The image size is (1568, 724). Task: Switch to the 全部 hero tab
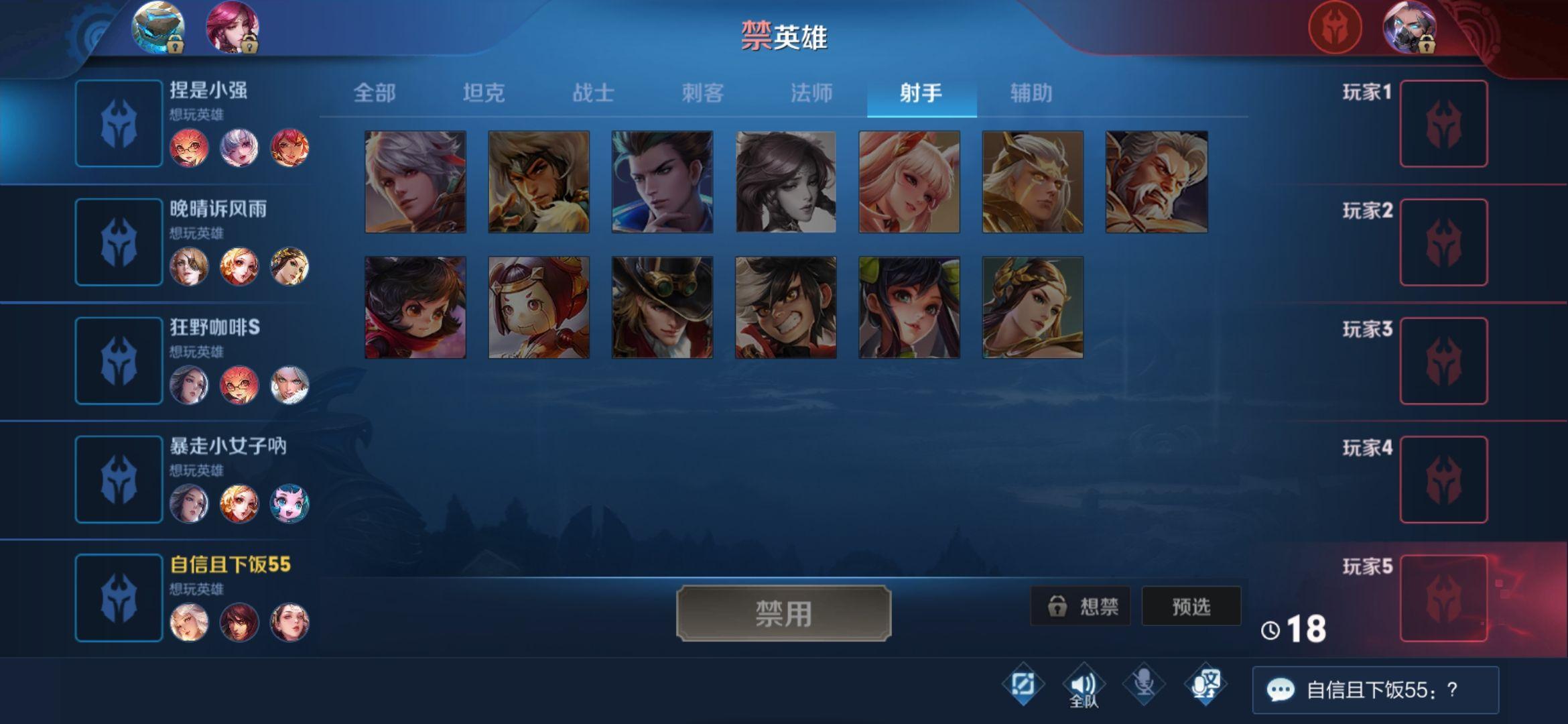coord(374,93)
